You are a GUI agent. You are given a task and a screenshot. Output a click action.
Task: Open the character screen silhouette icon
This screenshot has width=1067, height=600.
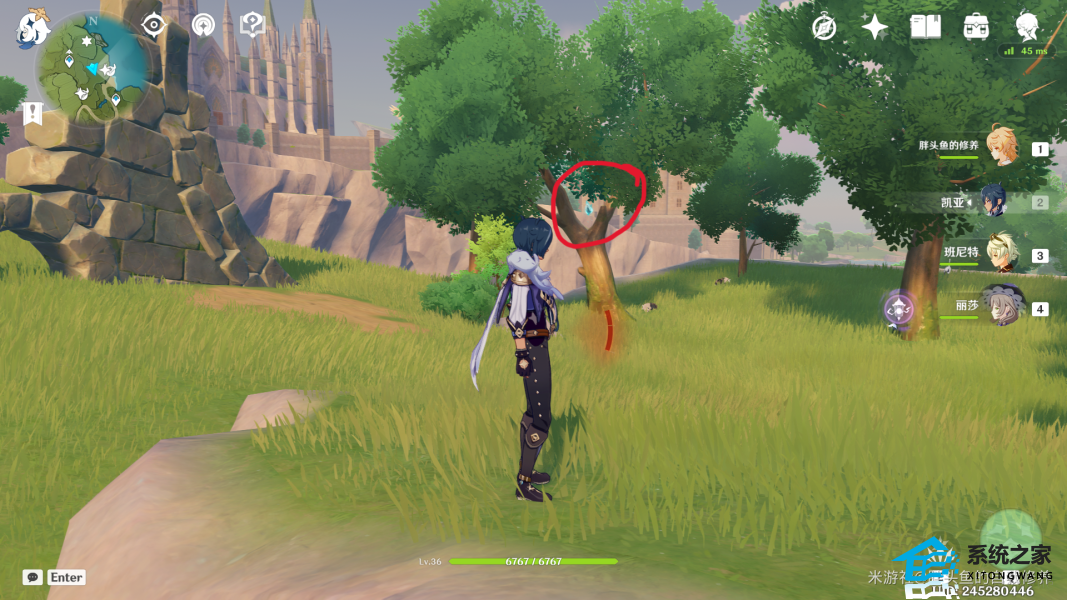tap(1027, 26)
